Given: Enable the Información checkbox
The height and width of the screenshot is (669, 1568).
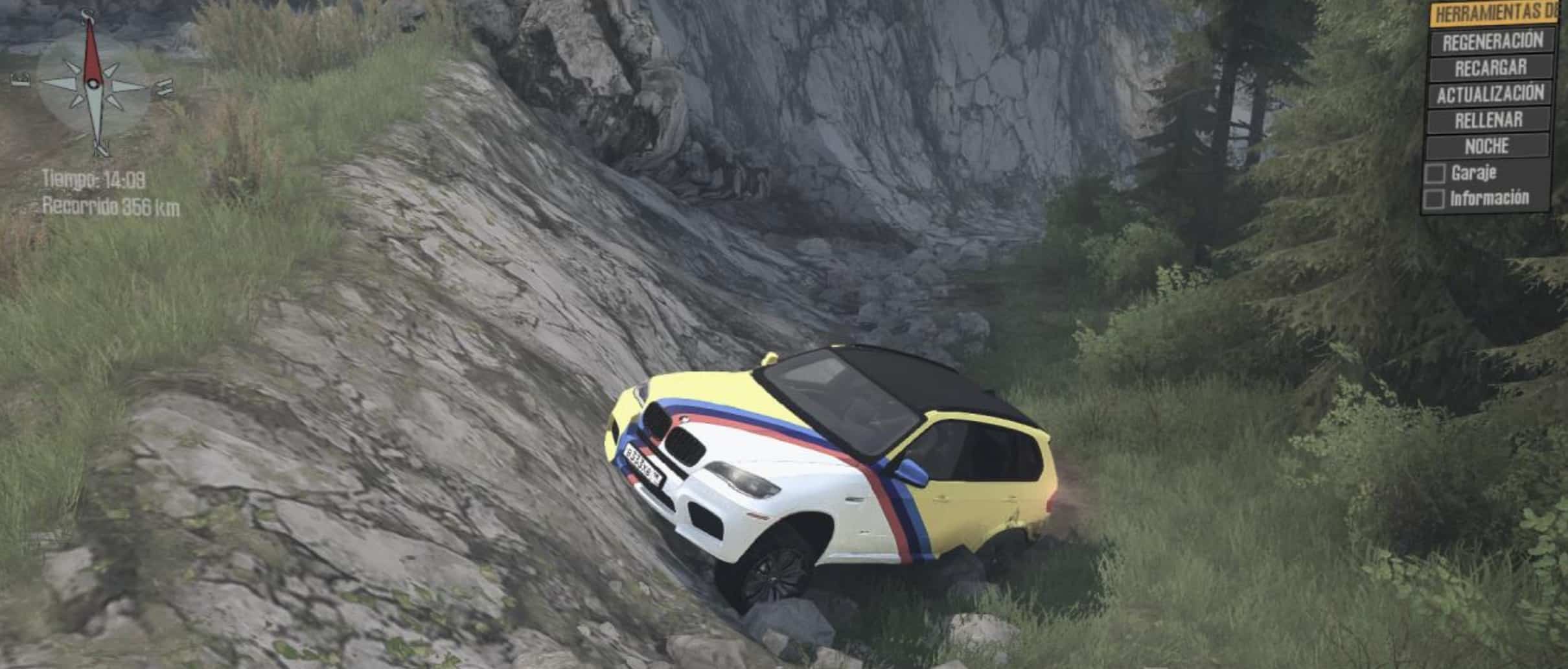Looking at the screenshot, I should 1434,199.
